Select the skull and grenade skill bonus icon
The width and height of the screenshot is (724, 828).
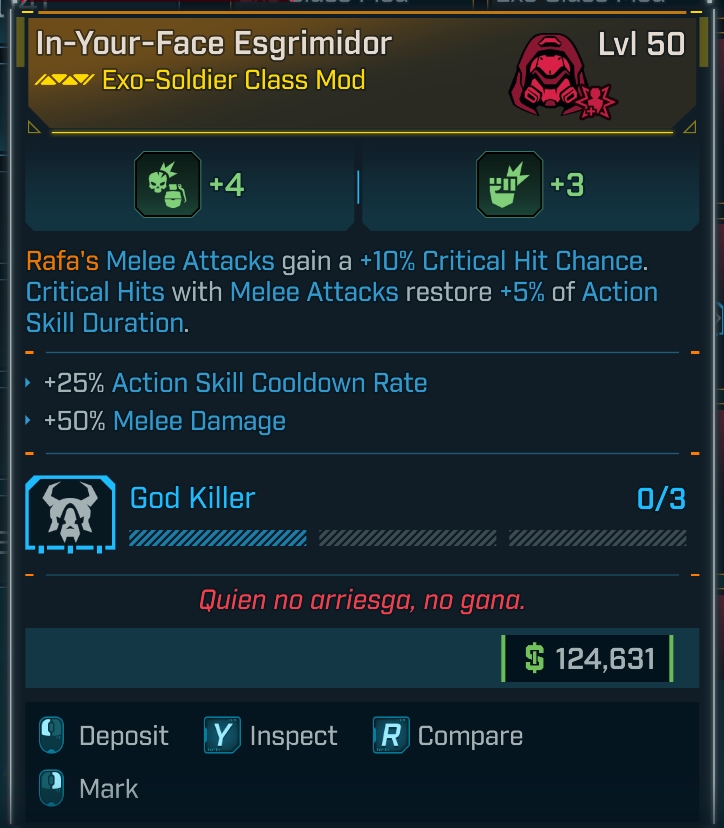[168, 185]
